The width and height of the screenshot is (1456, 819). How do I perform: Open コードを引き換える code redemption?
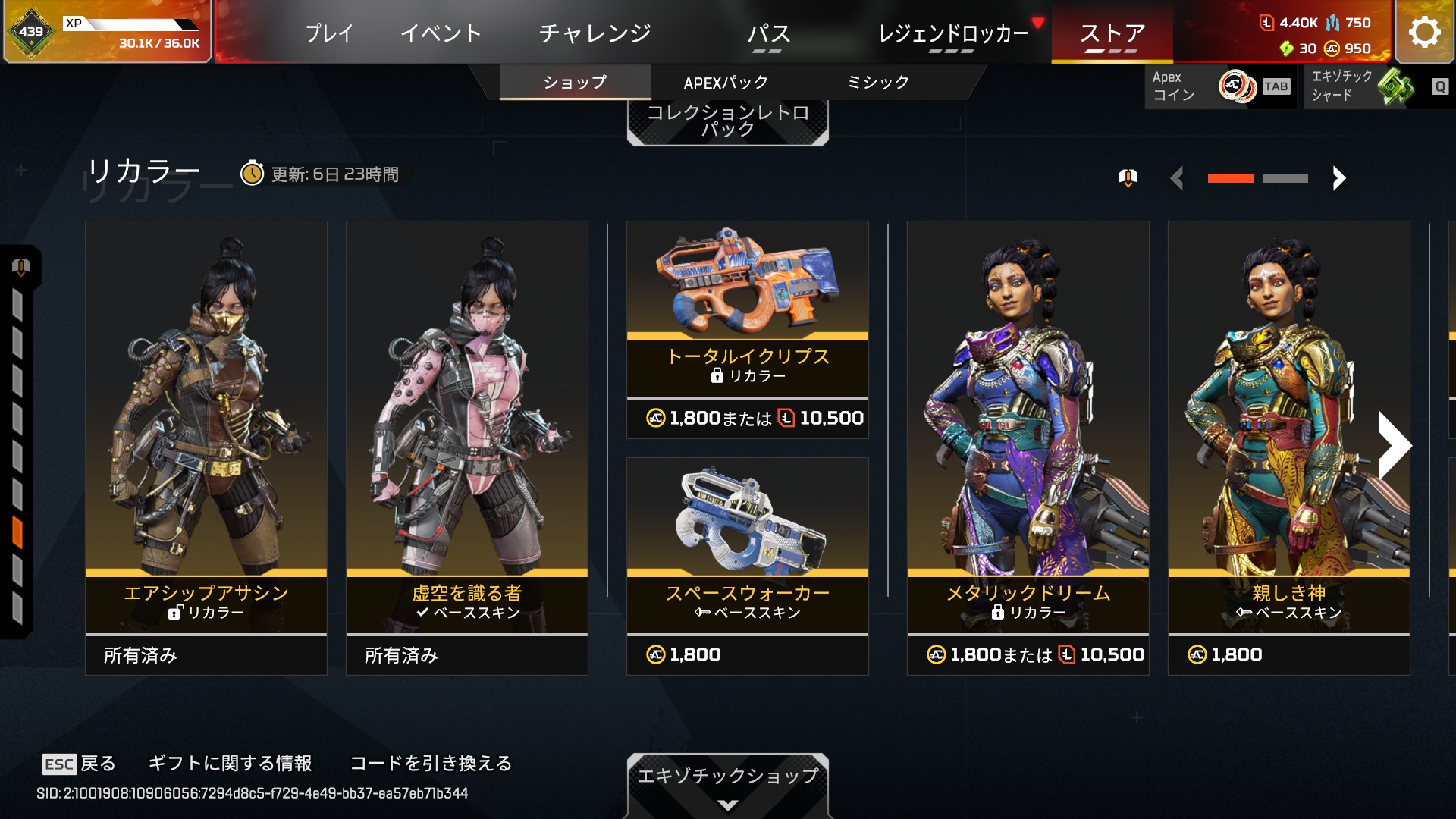[x=431, y=764]
